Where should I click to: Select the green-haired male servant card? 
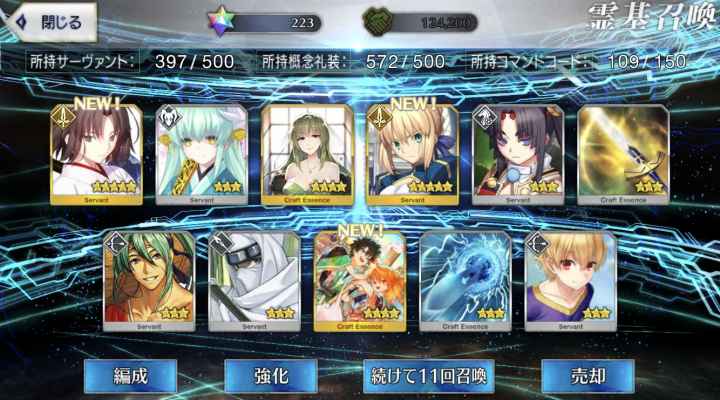[150, 280]
